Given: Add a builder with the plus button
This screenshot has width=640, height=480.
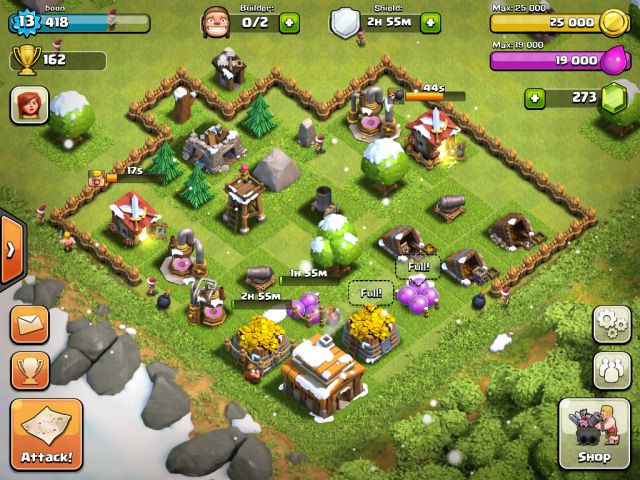Looking at the screenshot, I should tap(289, 21).
